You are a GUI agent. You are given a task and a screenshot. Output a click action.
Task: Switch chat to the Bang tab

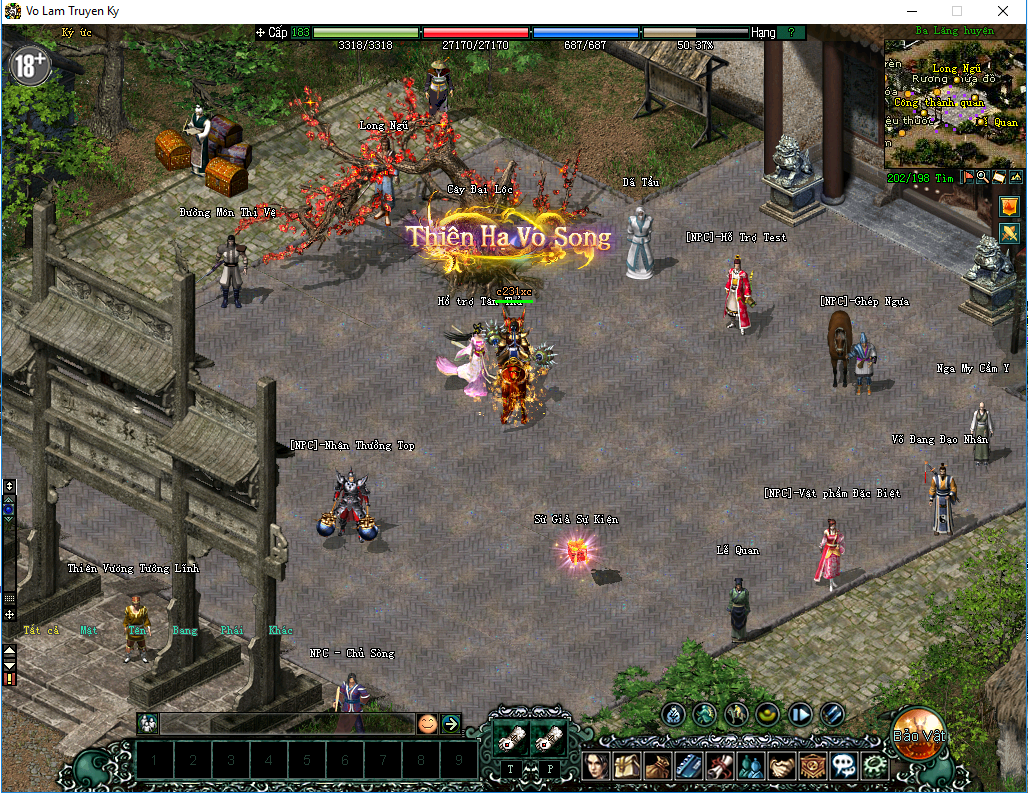coord(185,630)
